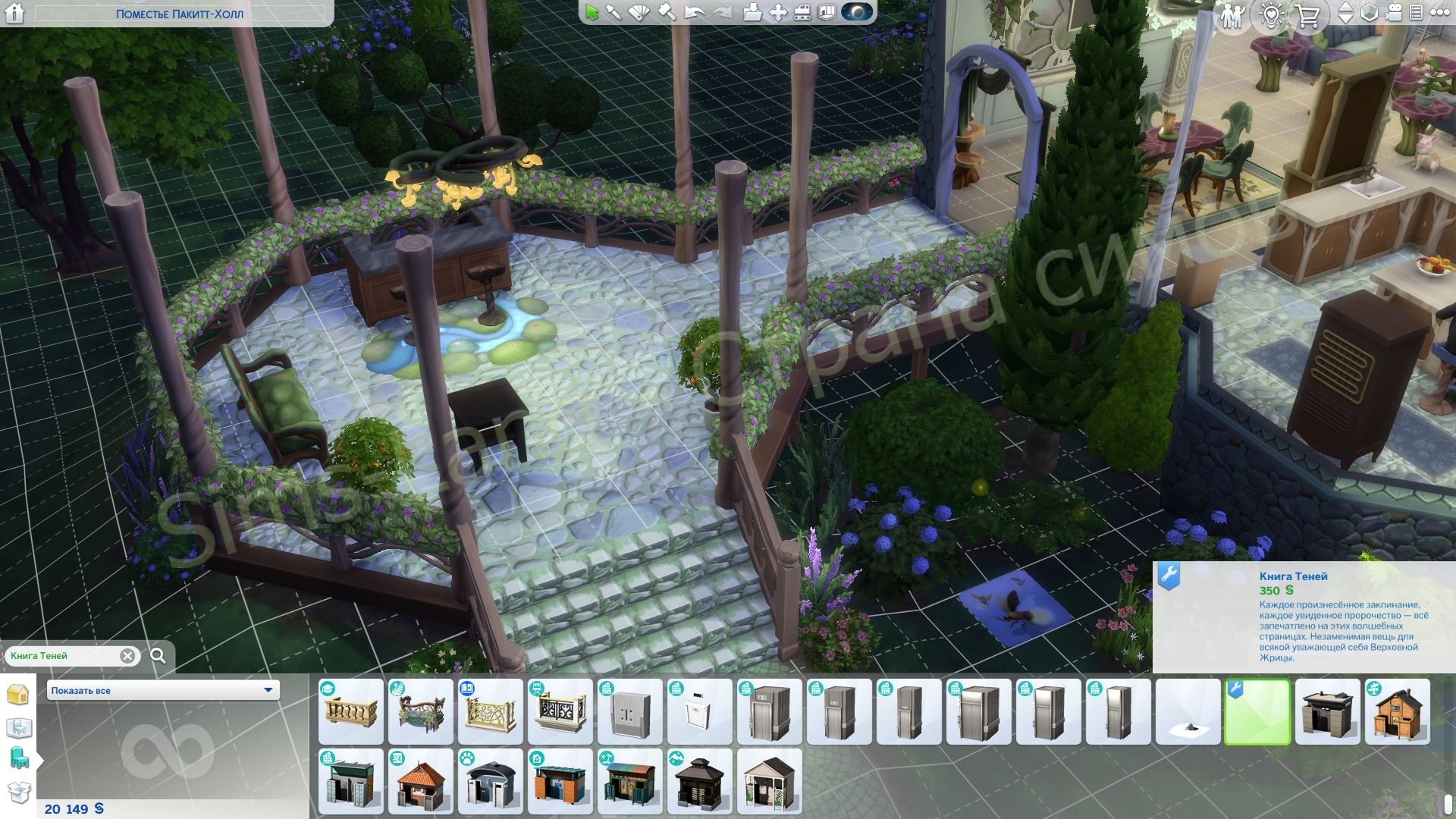
Task: Click the magnifying glass search button
Action: click(x=158, y=656)
